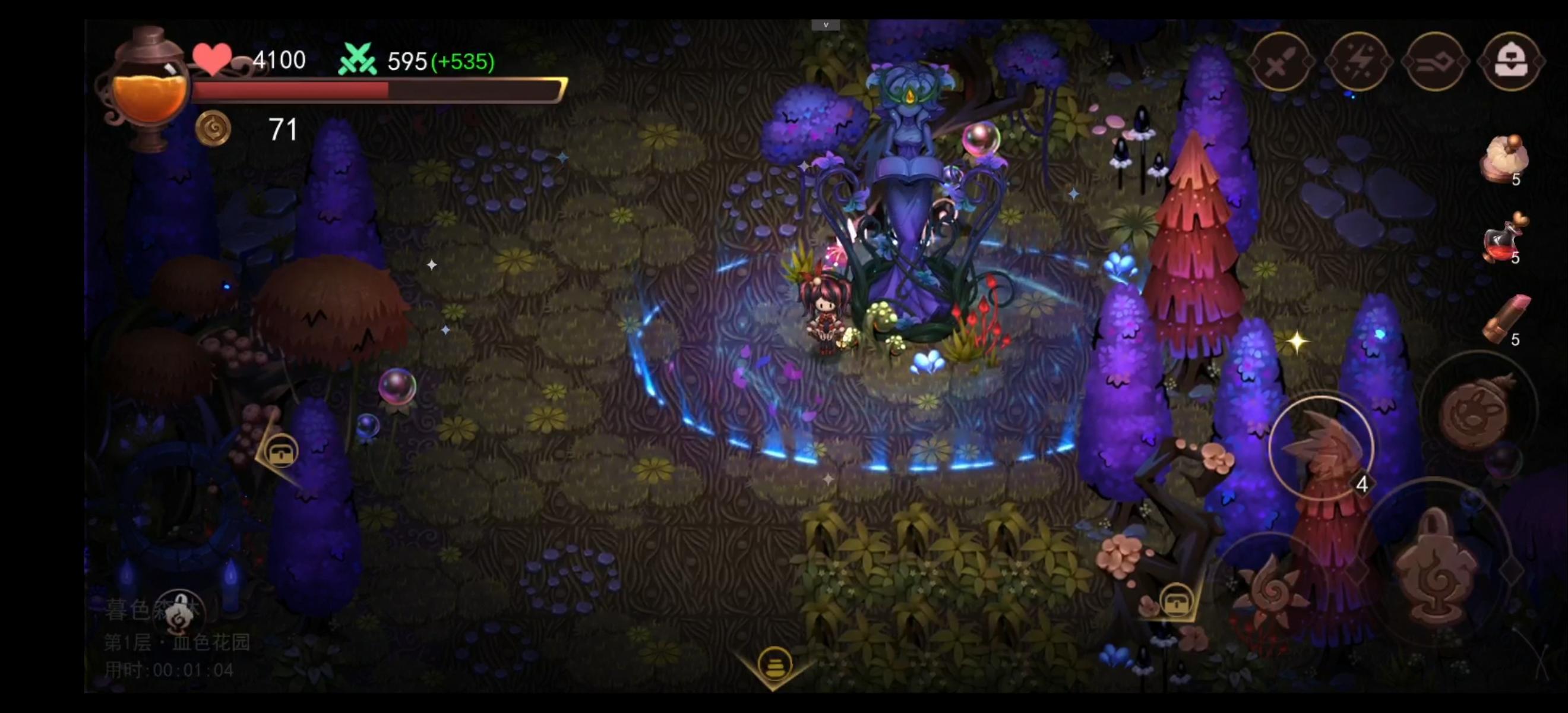Tap the small chevron at the top center
This screenshot has width=1568, height=713.
point(826,26)
